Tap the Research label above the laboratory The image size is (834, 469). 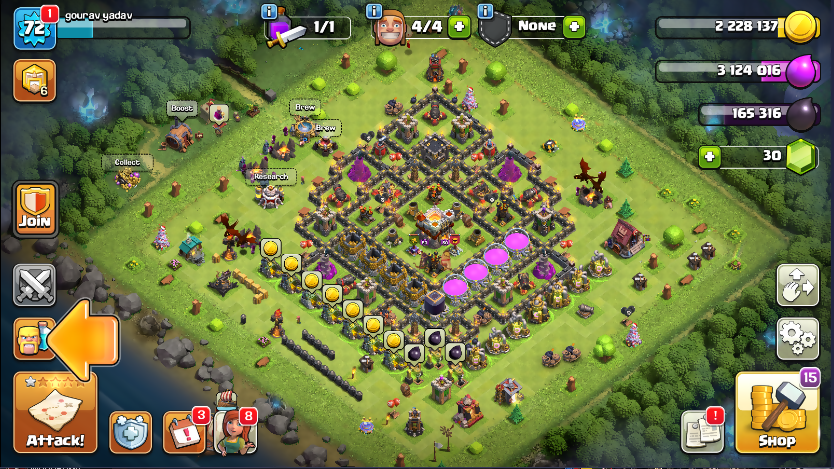(x=271, y=177)
